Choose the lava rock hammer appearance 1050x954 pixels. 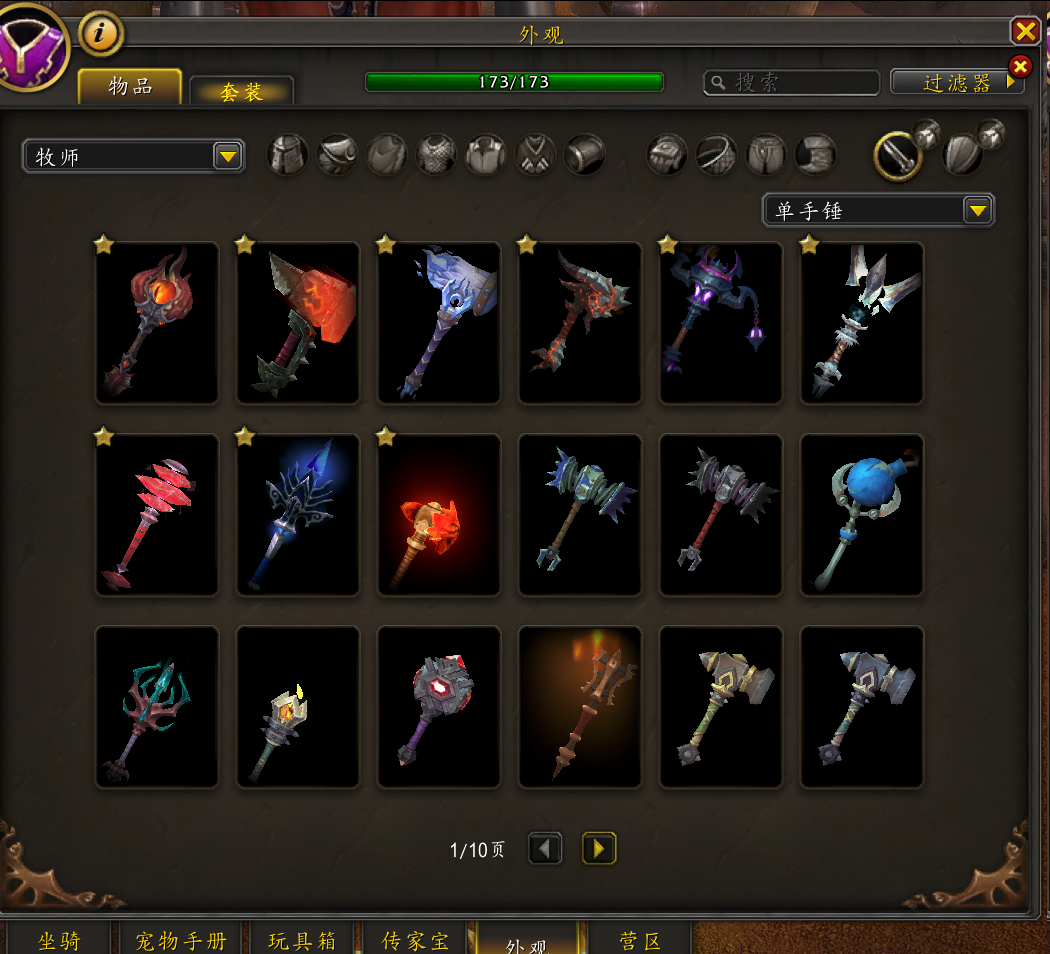point(298,323)
